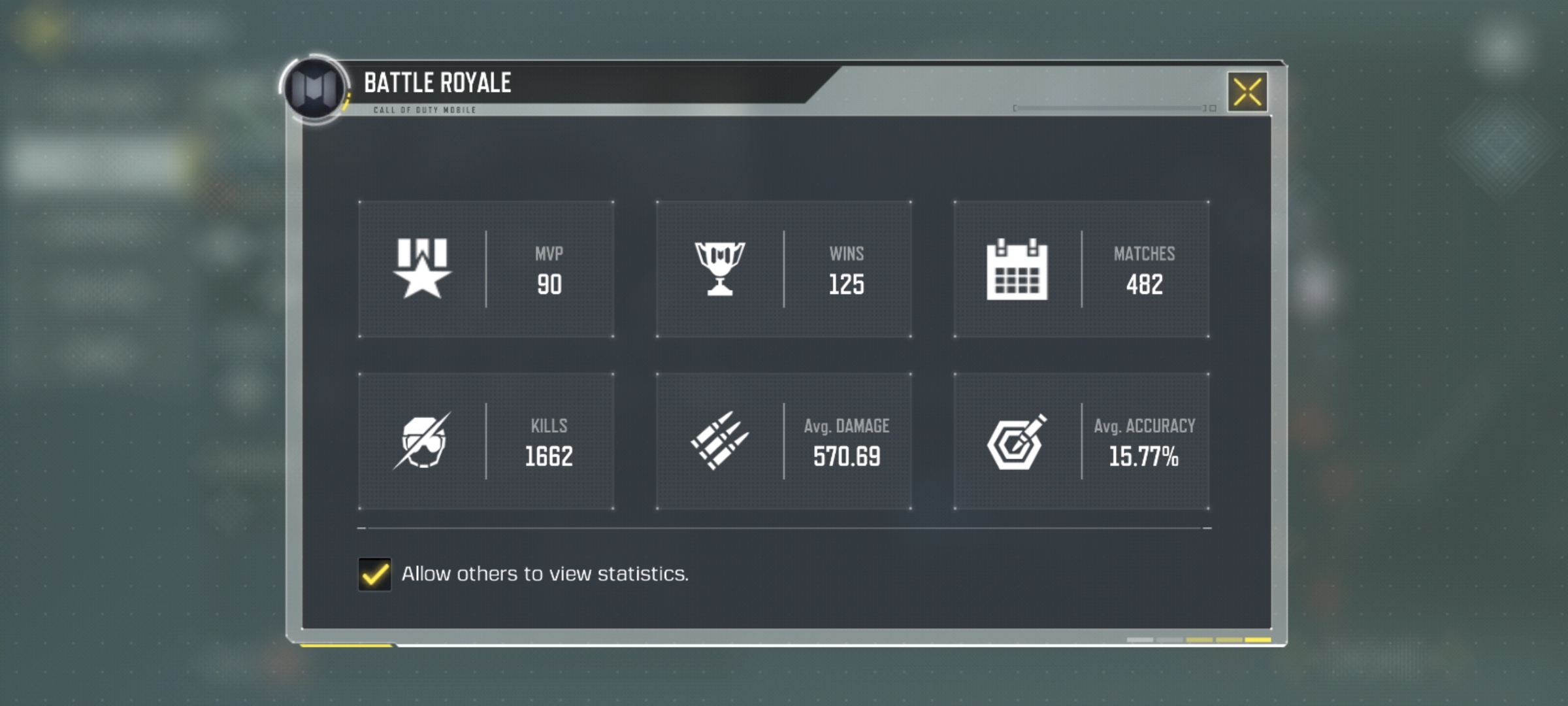
Task: Toggle the allow others to view statistics checkbox
Action: click(375, 574)
